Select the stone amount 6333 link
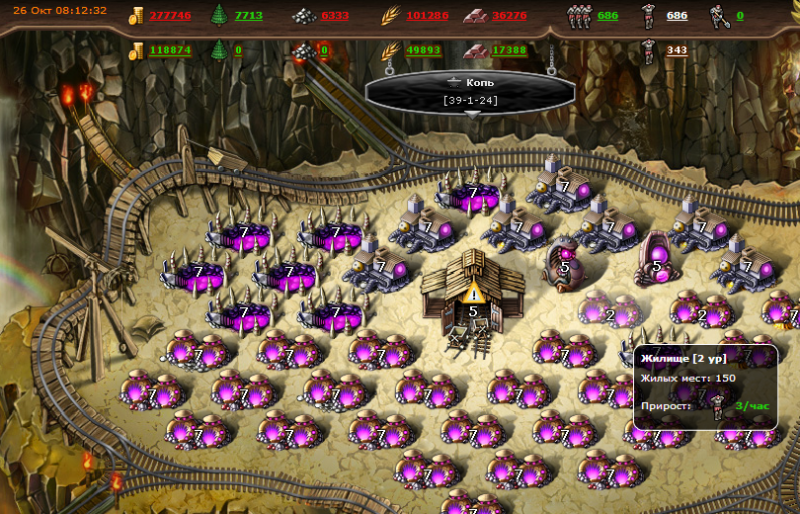Image resolution: width=800 pixels, height=514 pixels. 335,16
